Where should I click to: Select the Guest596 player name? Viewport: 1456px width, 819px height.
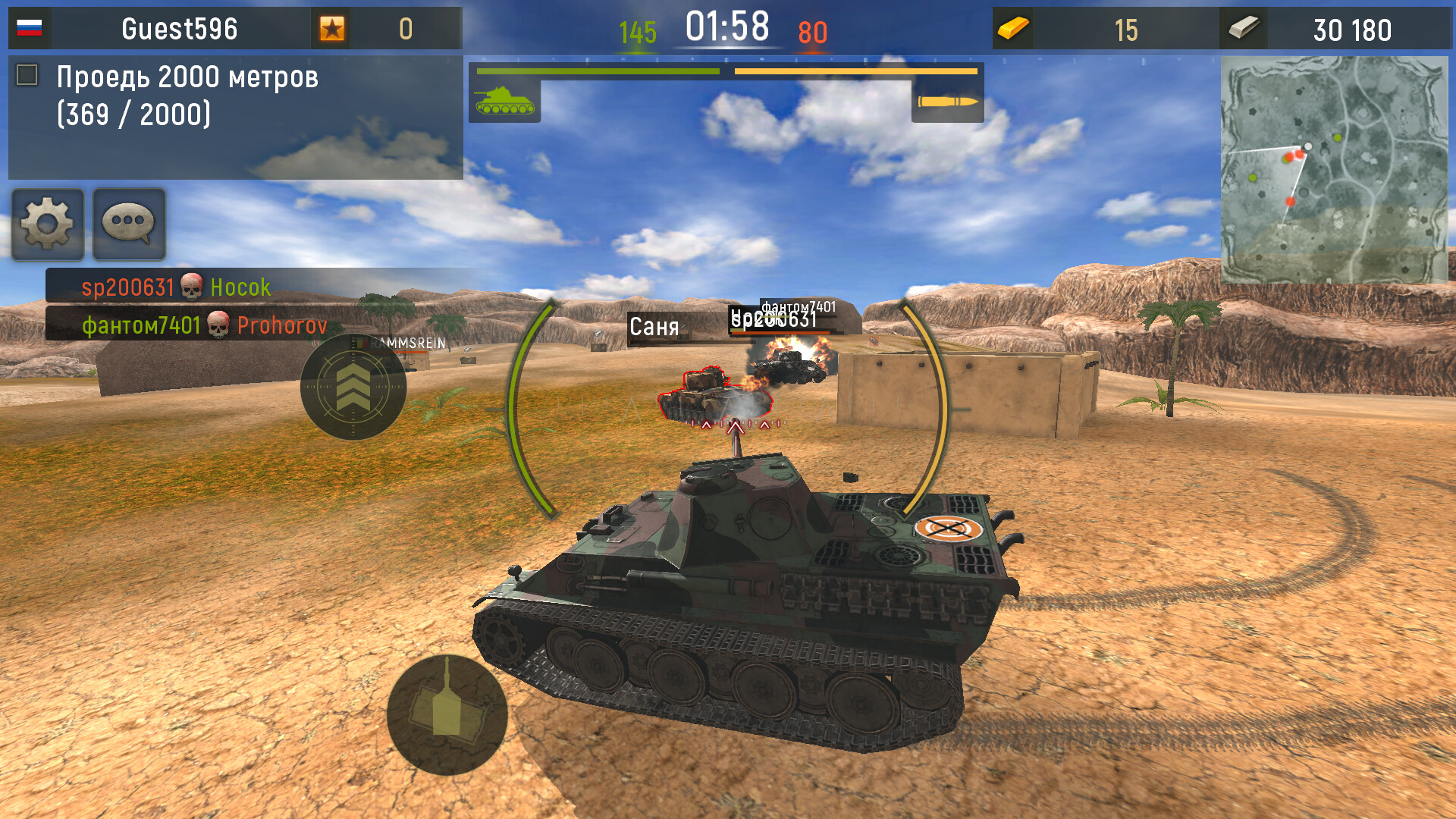(178, 29)
